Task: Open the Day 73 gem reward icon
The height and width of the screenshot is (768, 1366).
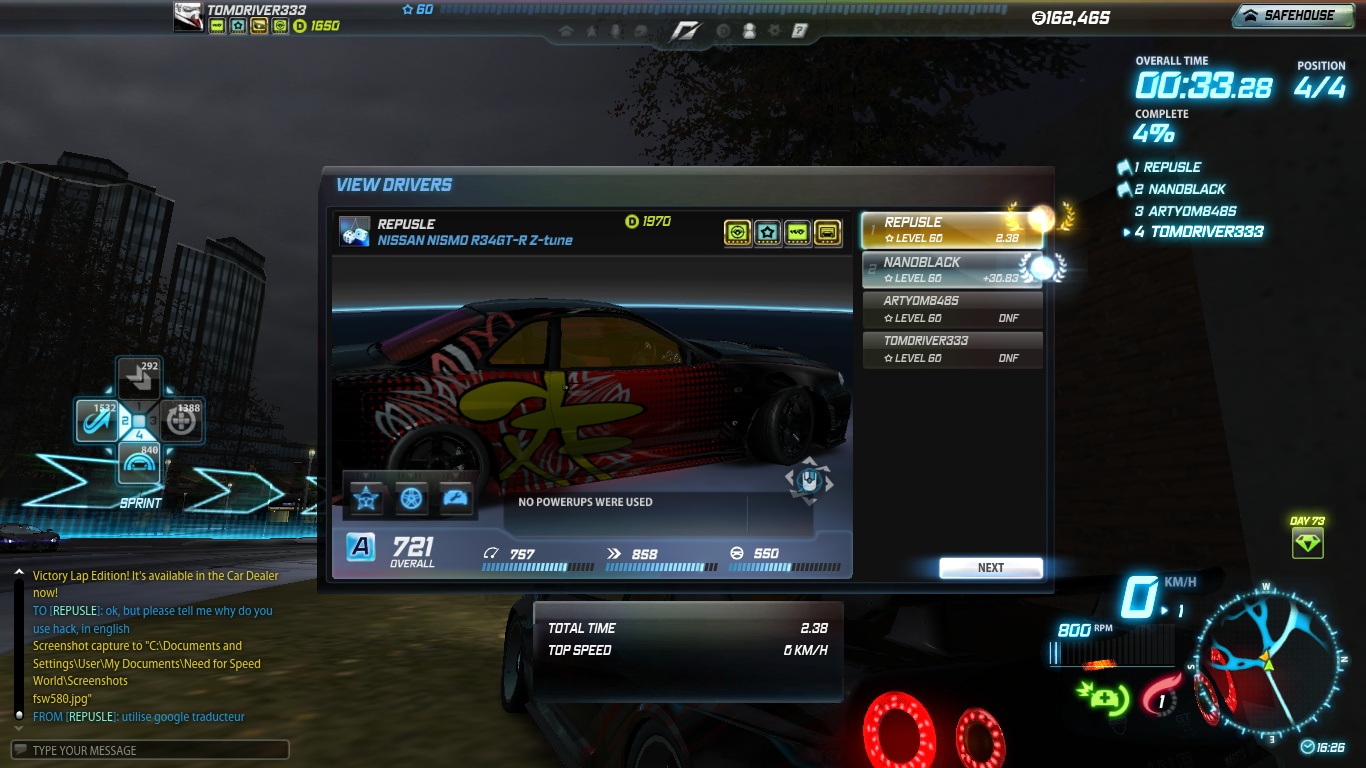Action: point(1307,544)
